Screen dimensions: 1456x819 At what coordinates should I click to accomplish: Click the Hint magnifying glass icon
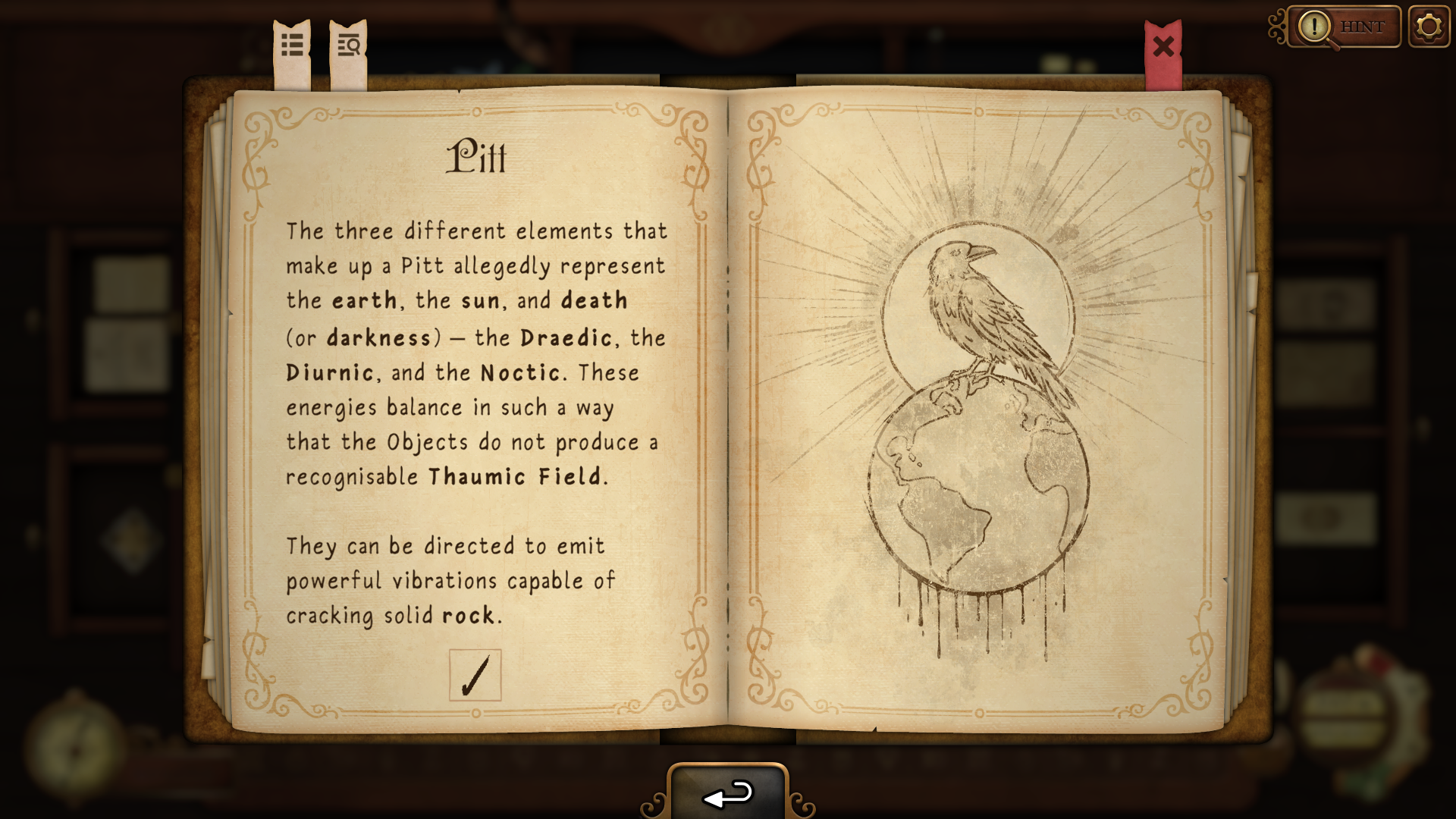tap(1314, 27)
